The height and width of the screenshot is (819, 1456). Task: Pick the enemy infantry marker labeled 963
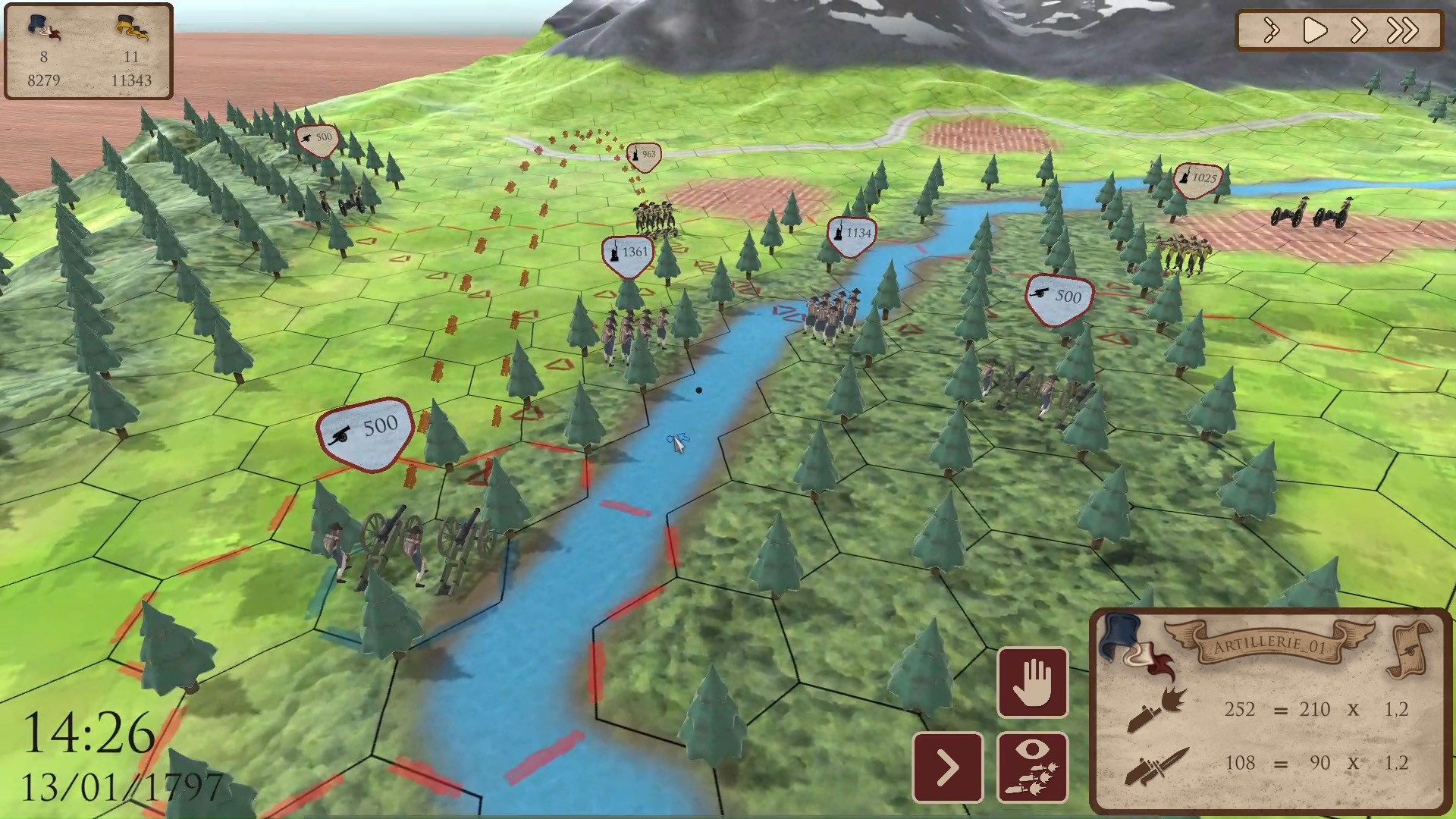(x=644, y=155)
